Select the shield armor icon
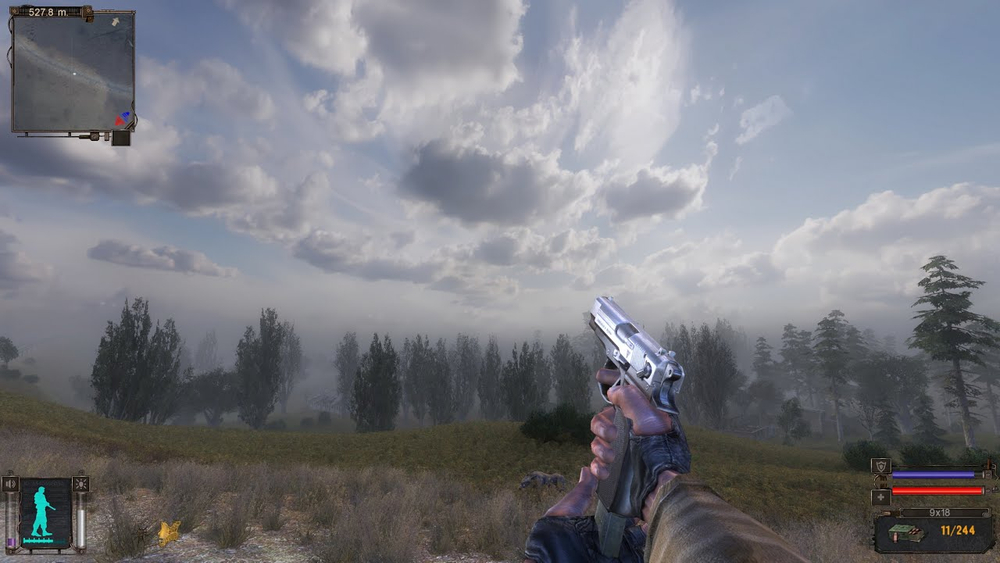 click(880, 466)
